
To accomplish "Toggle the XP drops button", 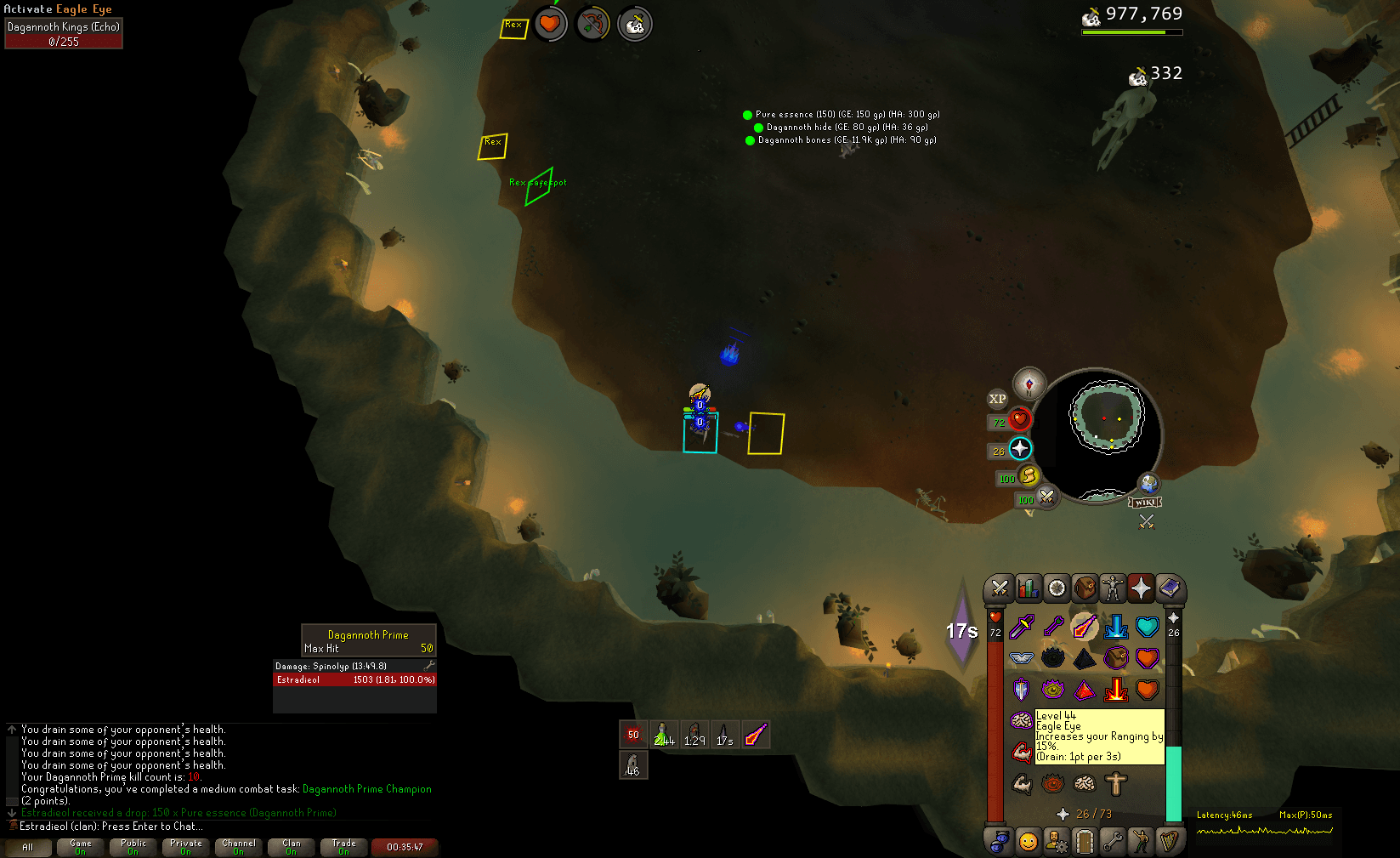I will coord(997,399).
